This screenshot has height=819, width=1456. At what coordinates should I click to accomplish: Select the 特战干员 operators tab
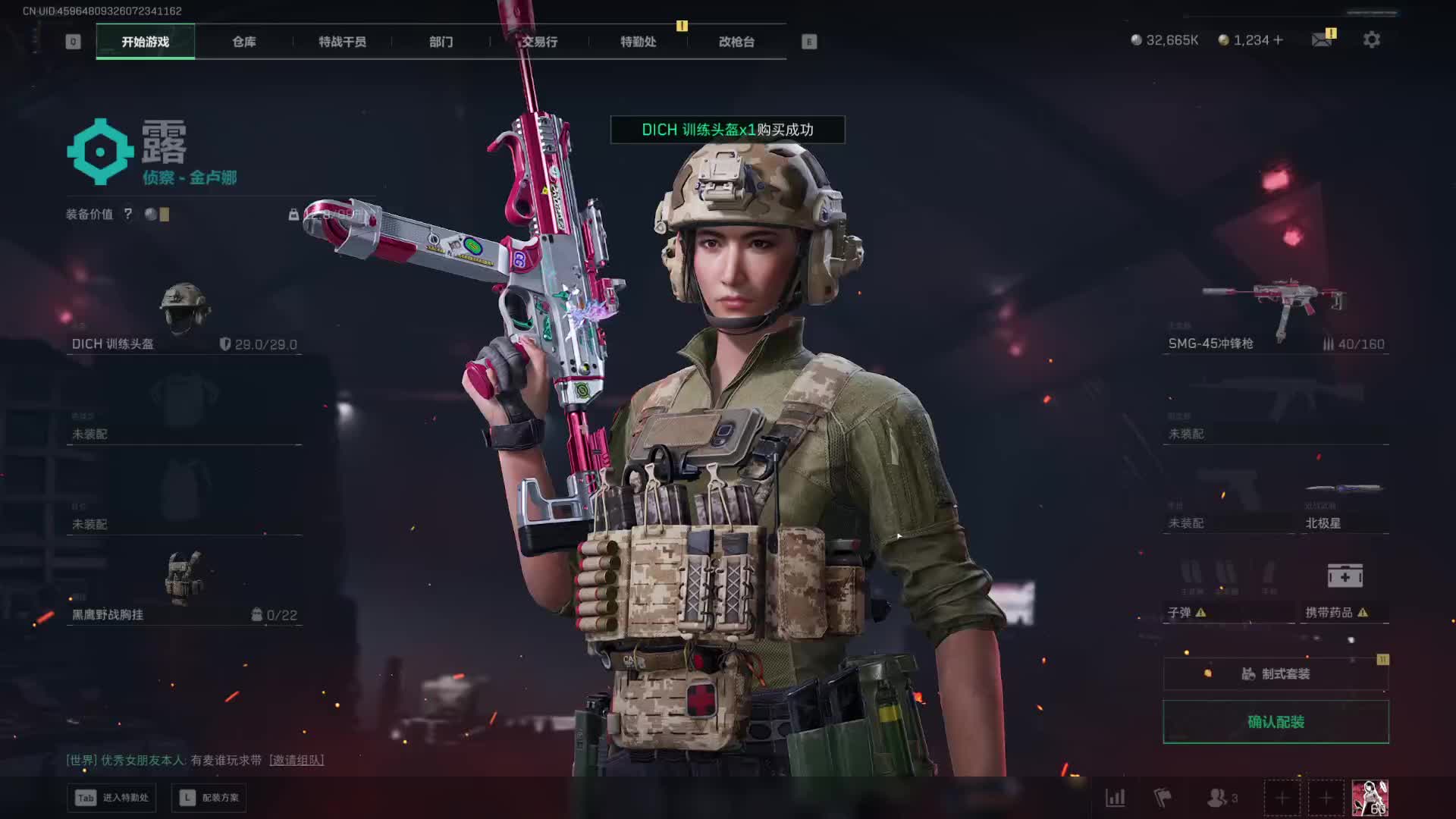[342, 42]
